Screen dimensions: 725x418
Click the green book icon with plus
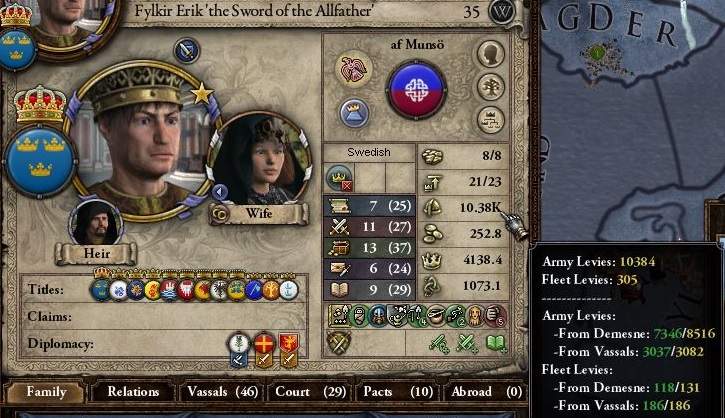496,343
